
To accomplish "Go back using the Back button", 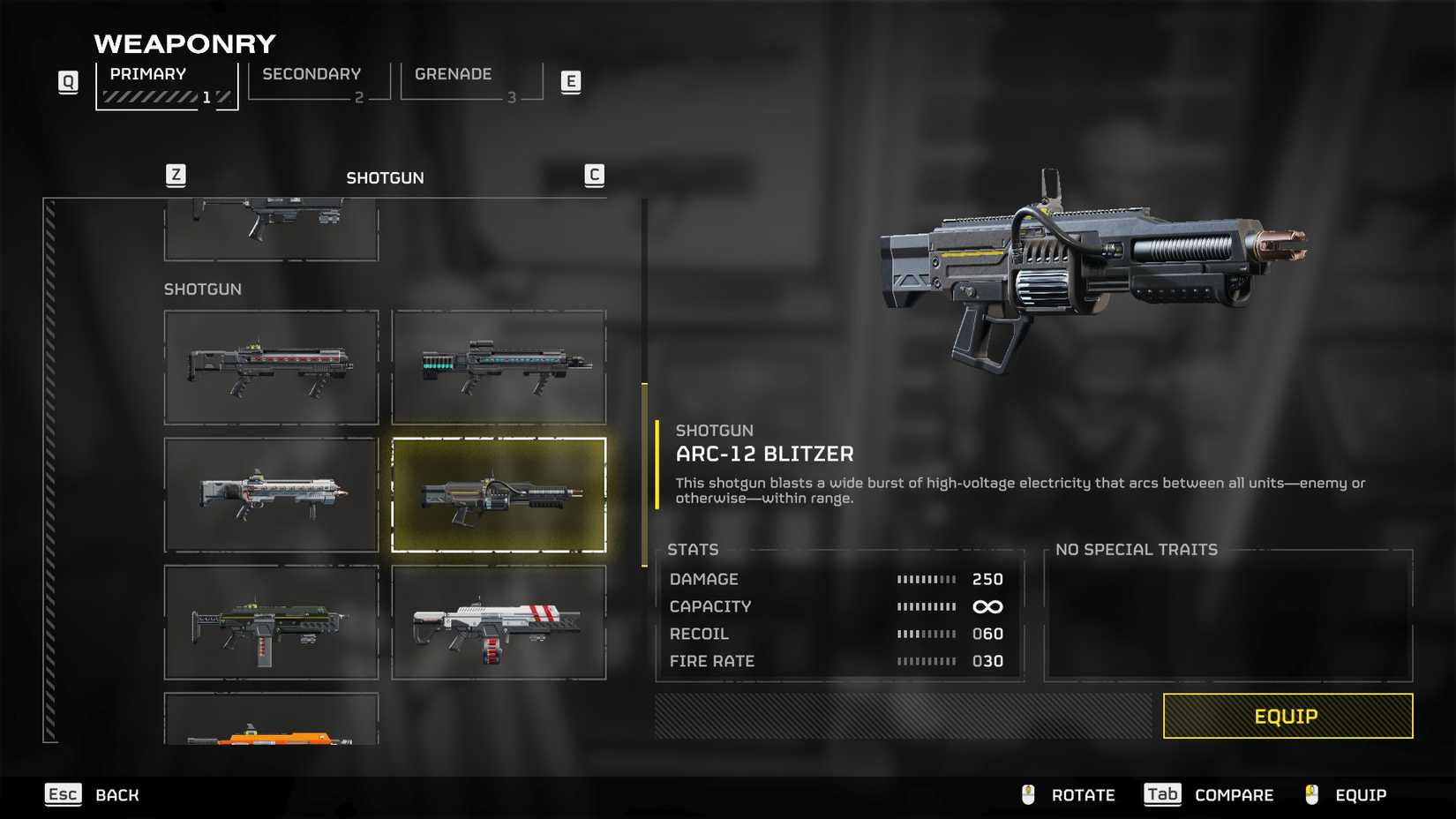I will click(x=93, y=795).
